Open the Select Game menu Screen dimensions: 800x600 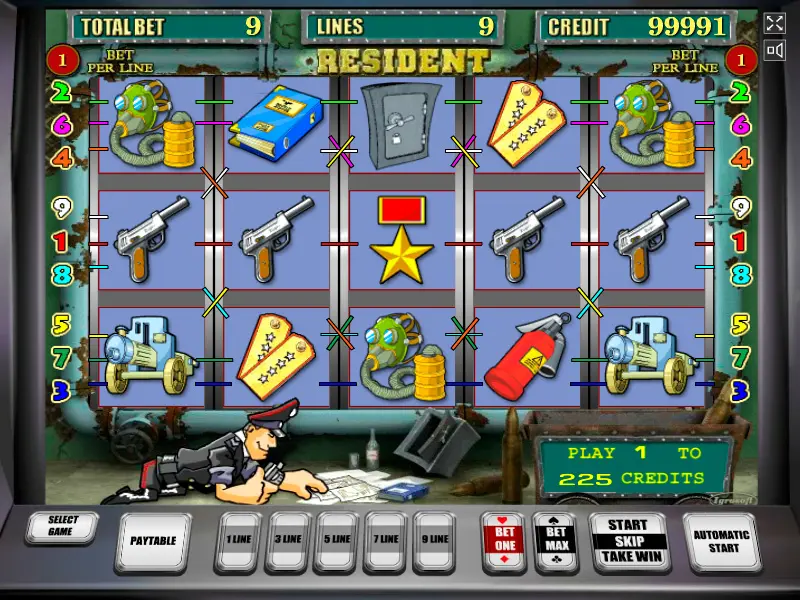63,526
